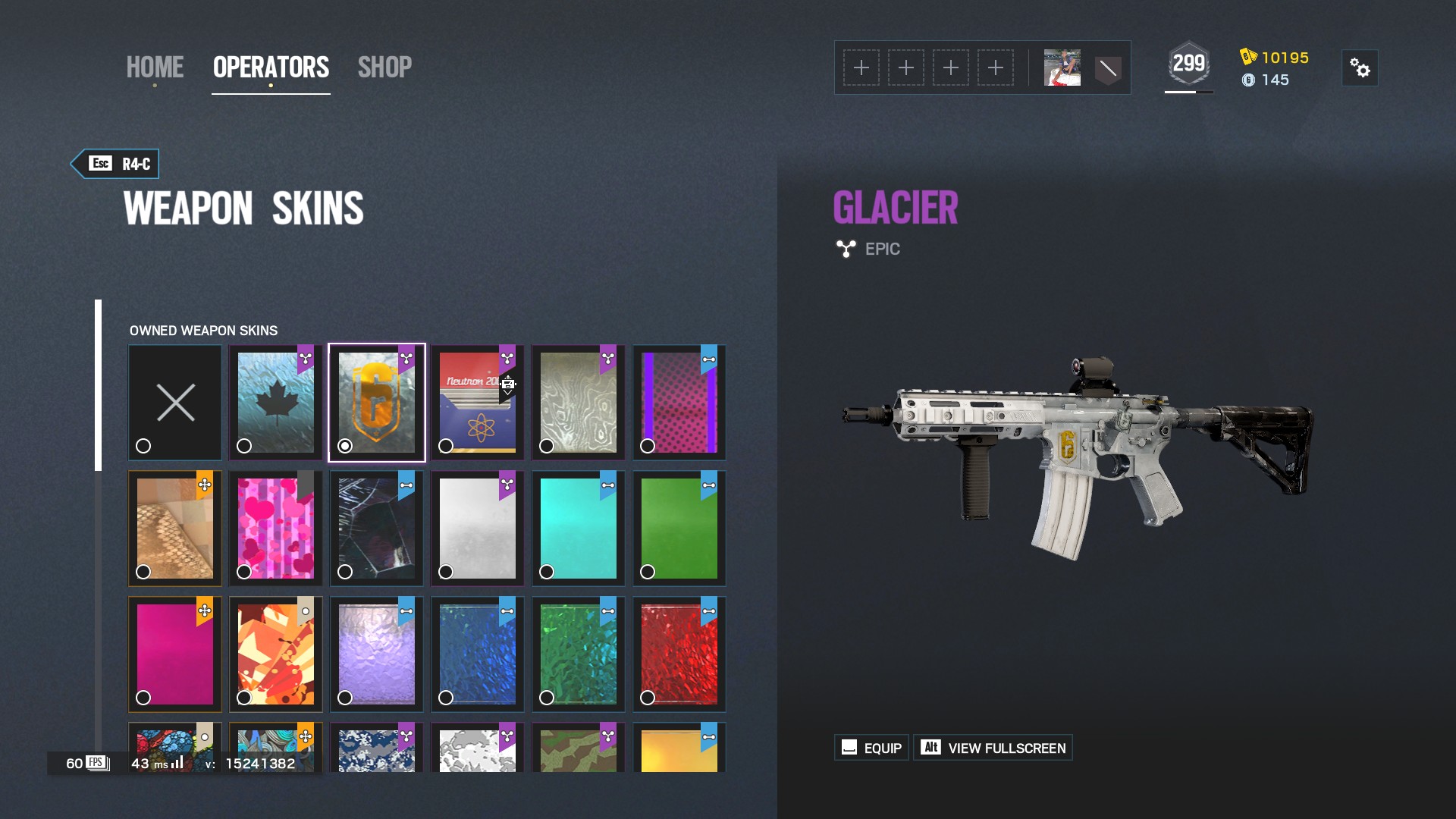Image resolution: width=1456 pixels, height=819 pixels.
Task: Click the yellow renown ticket icon
Action: (1248, 55)
